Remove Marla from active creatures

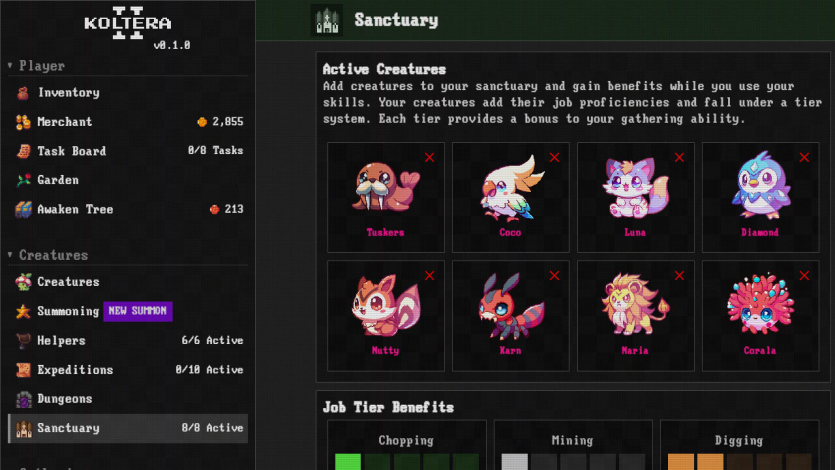click(679, 275)
